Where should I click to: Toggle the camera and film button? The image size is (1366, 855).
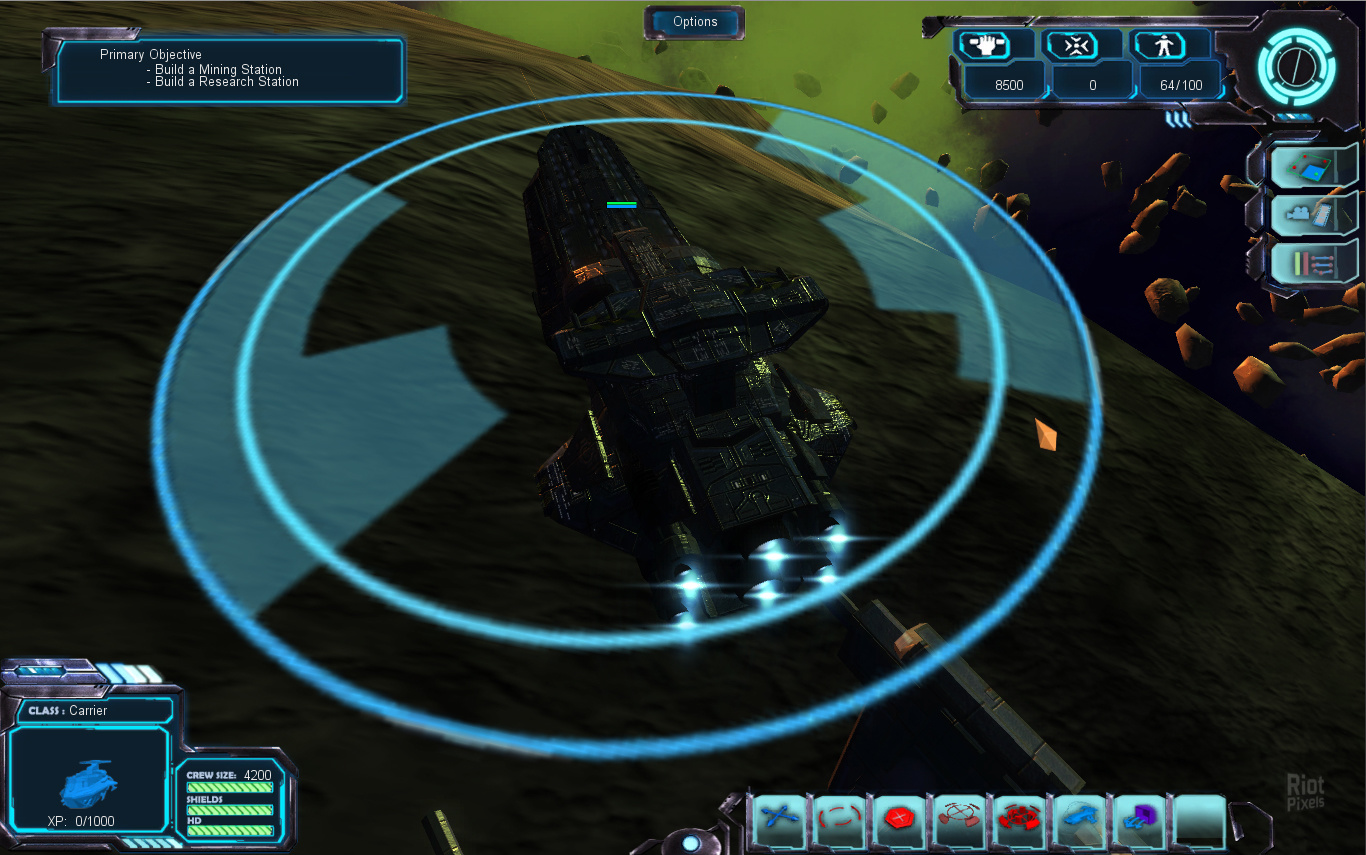click(1311, 212)
